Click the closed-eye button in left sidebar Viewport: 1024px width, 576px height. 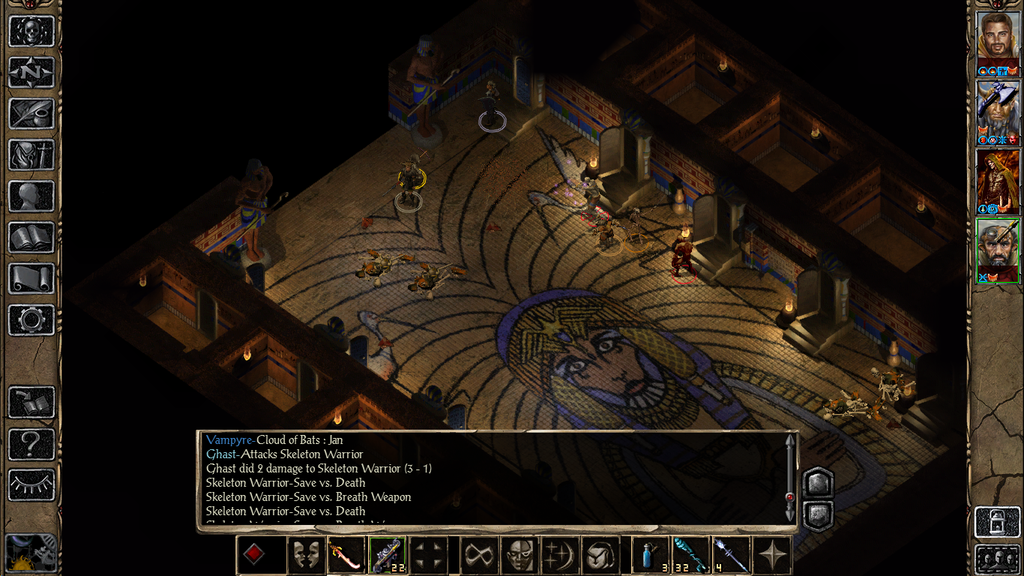(31, 485)
